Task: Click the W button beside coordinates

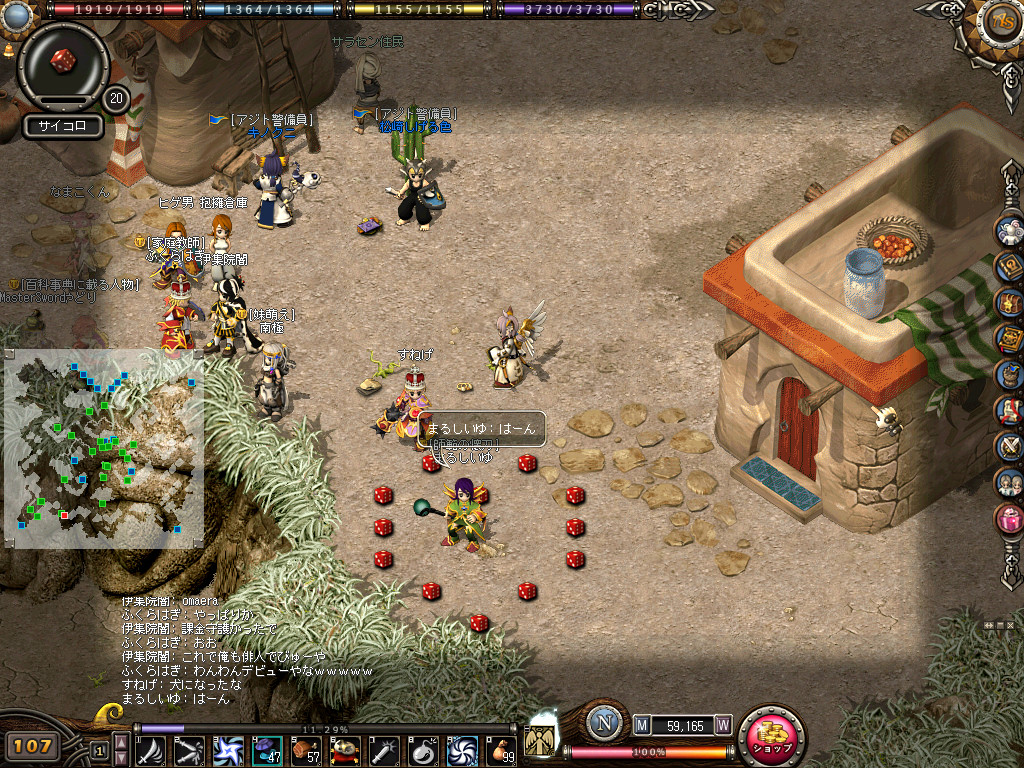Action: pos(722,725)
